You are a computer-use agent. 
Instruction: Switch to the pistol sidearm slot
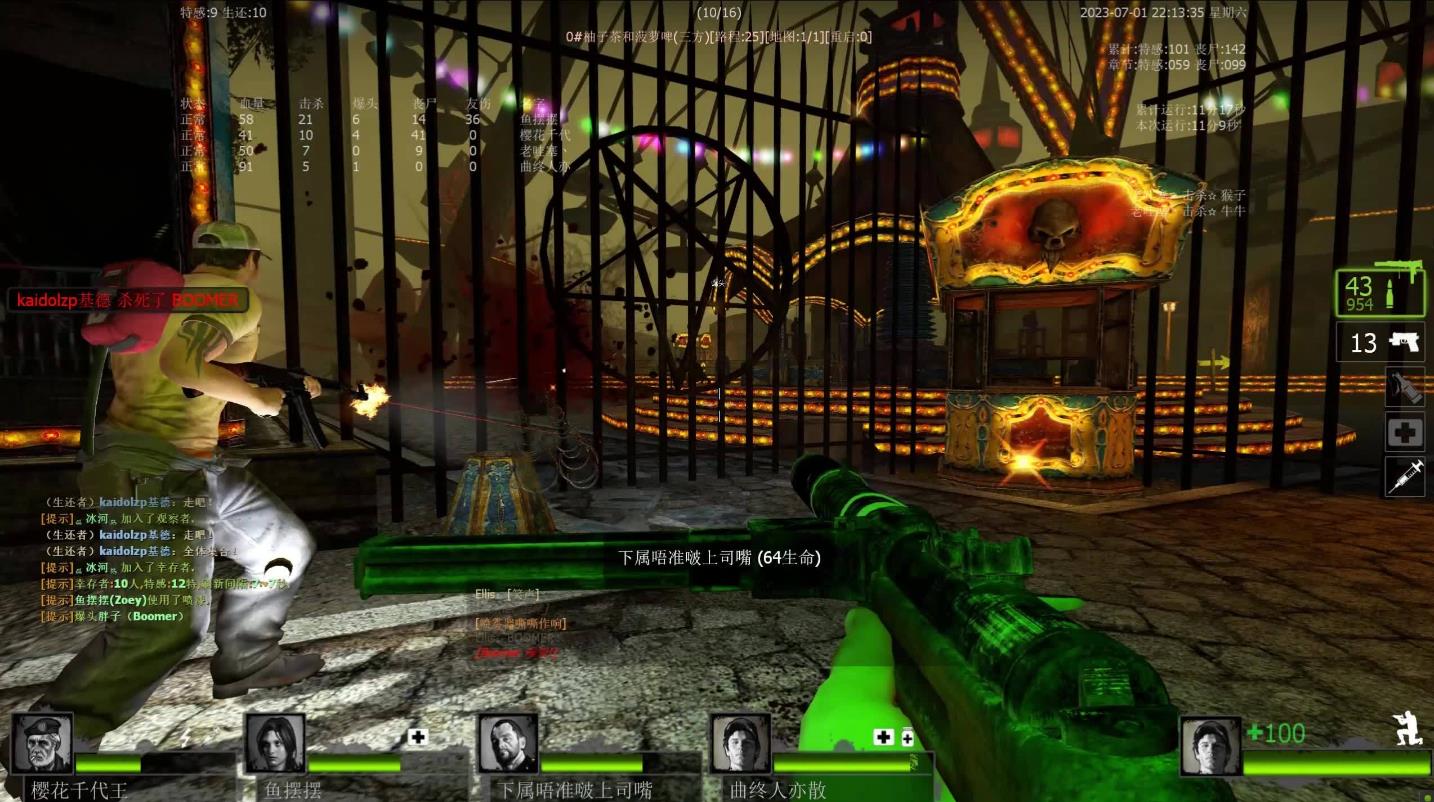click(1379, 343)
